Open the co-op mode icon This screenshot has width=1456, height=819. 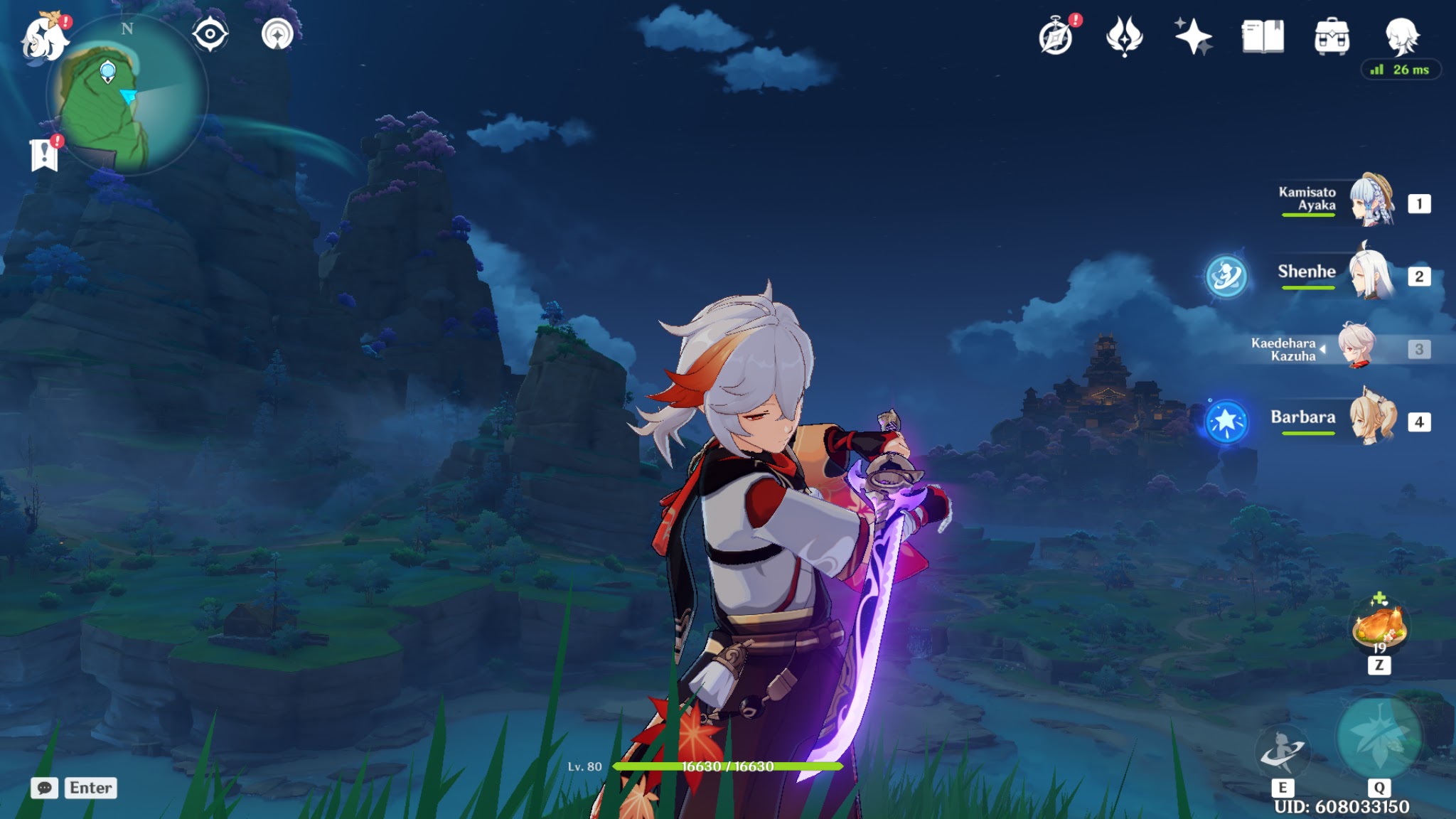tap(277, 34)
